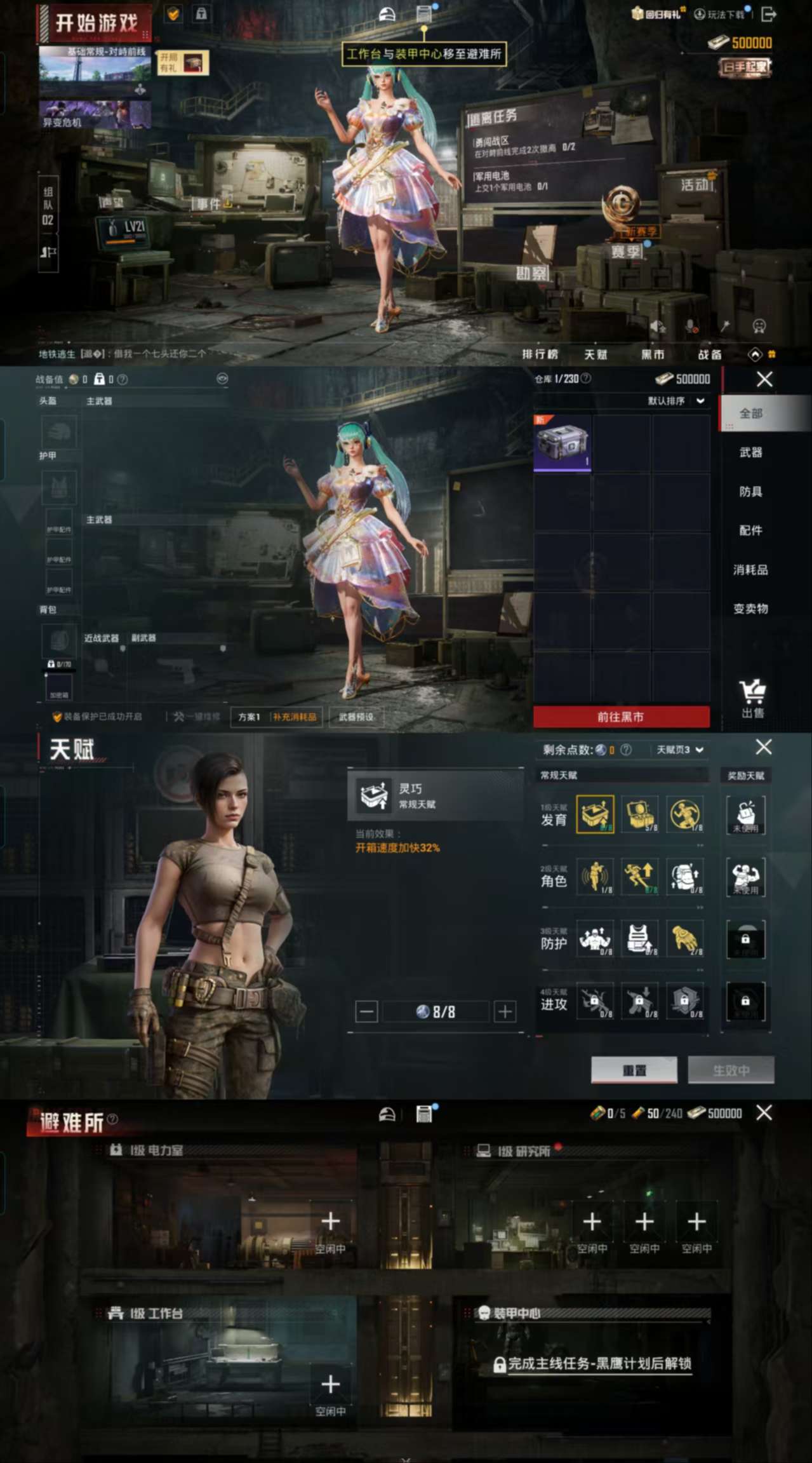
Task: Open the 默认排序 sort dropdown
Action: (676, 401)
